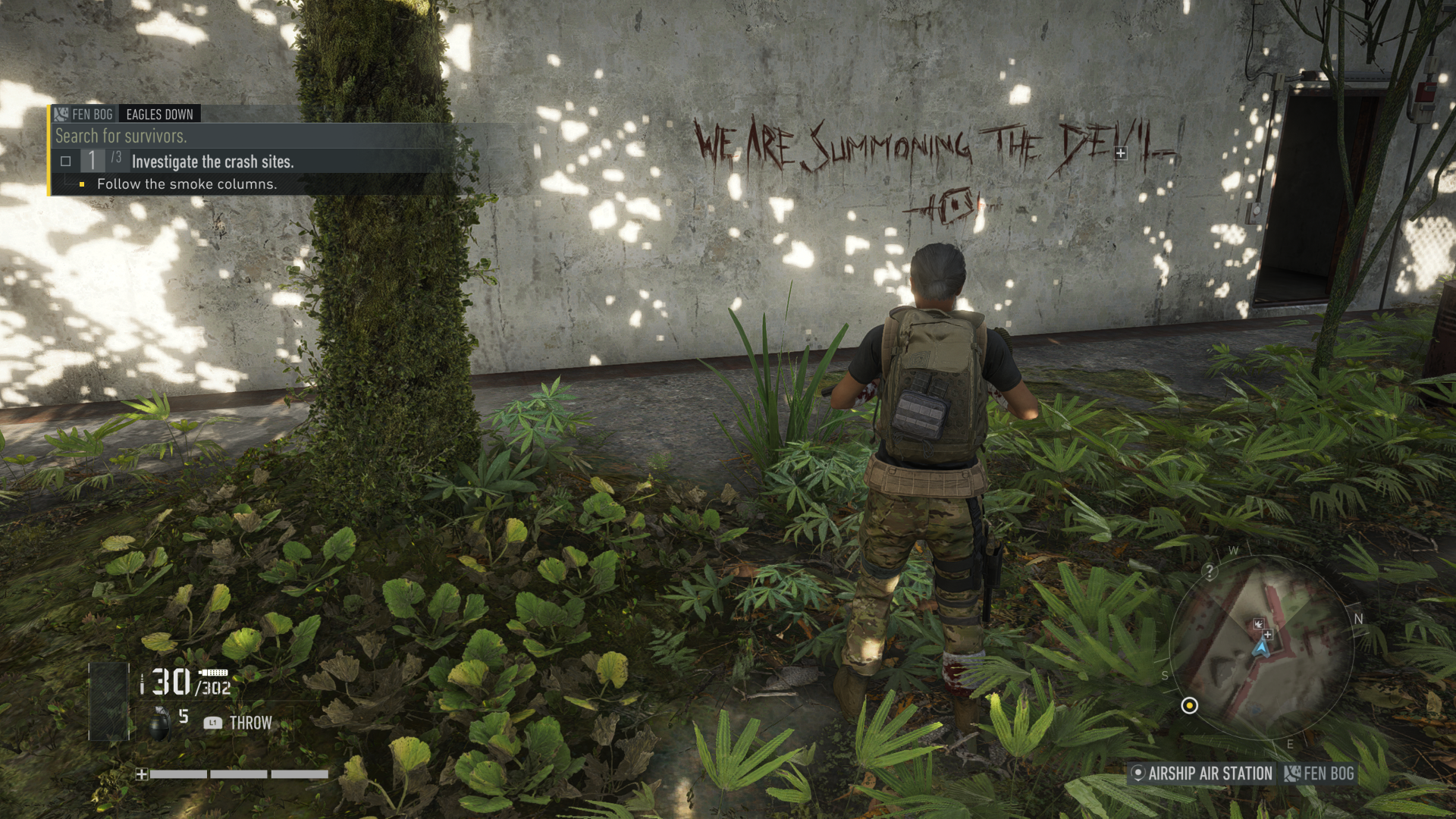Screen dimensions: 1456x819
Task: Click the magazine icon above the 302 reserve ammo
Action: [x=214, y=672]
